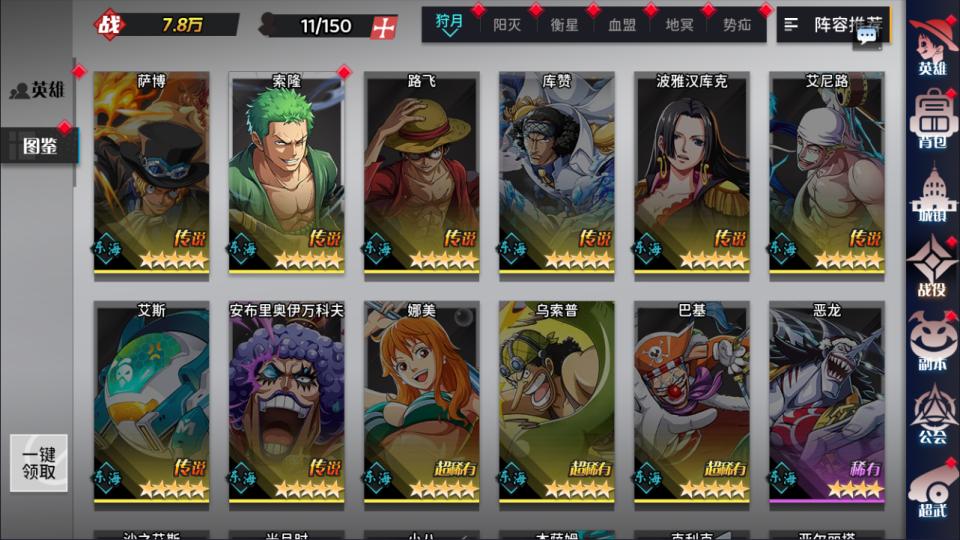
Task: Switch to the 英雄 side tab
Action: tap(38, 90)
